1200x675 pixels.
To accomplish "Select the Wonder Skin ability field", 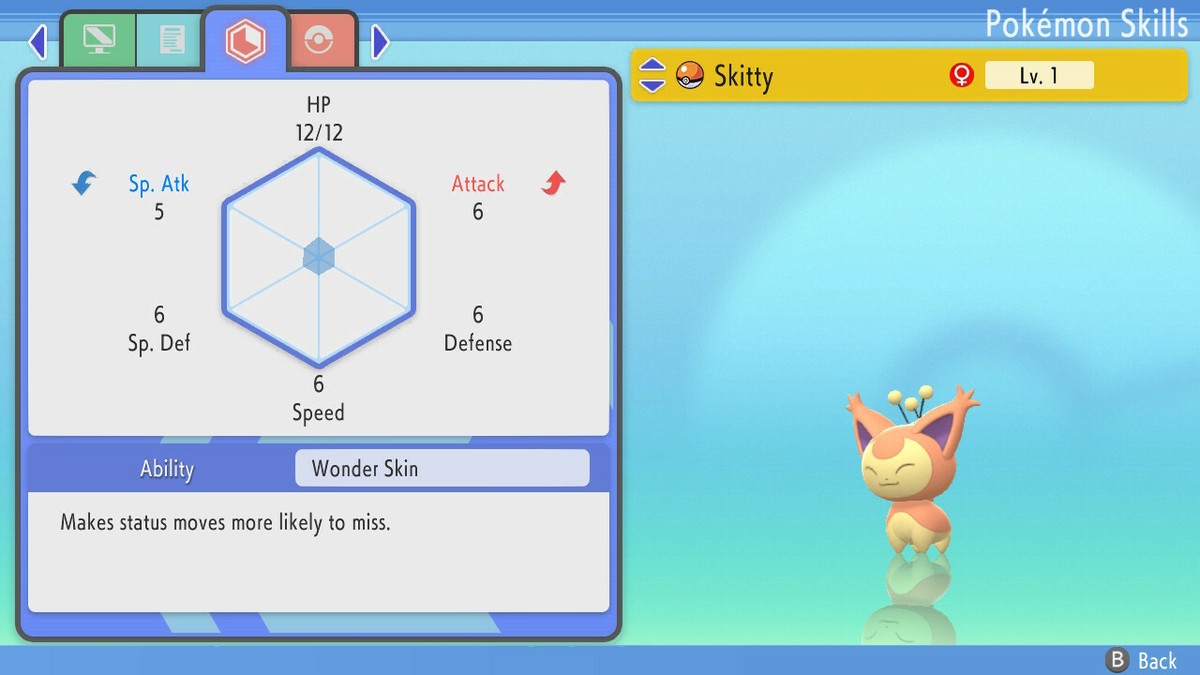I will [442, 468].
